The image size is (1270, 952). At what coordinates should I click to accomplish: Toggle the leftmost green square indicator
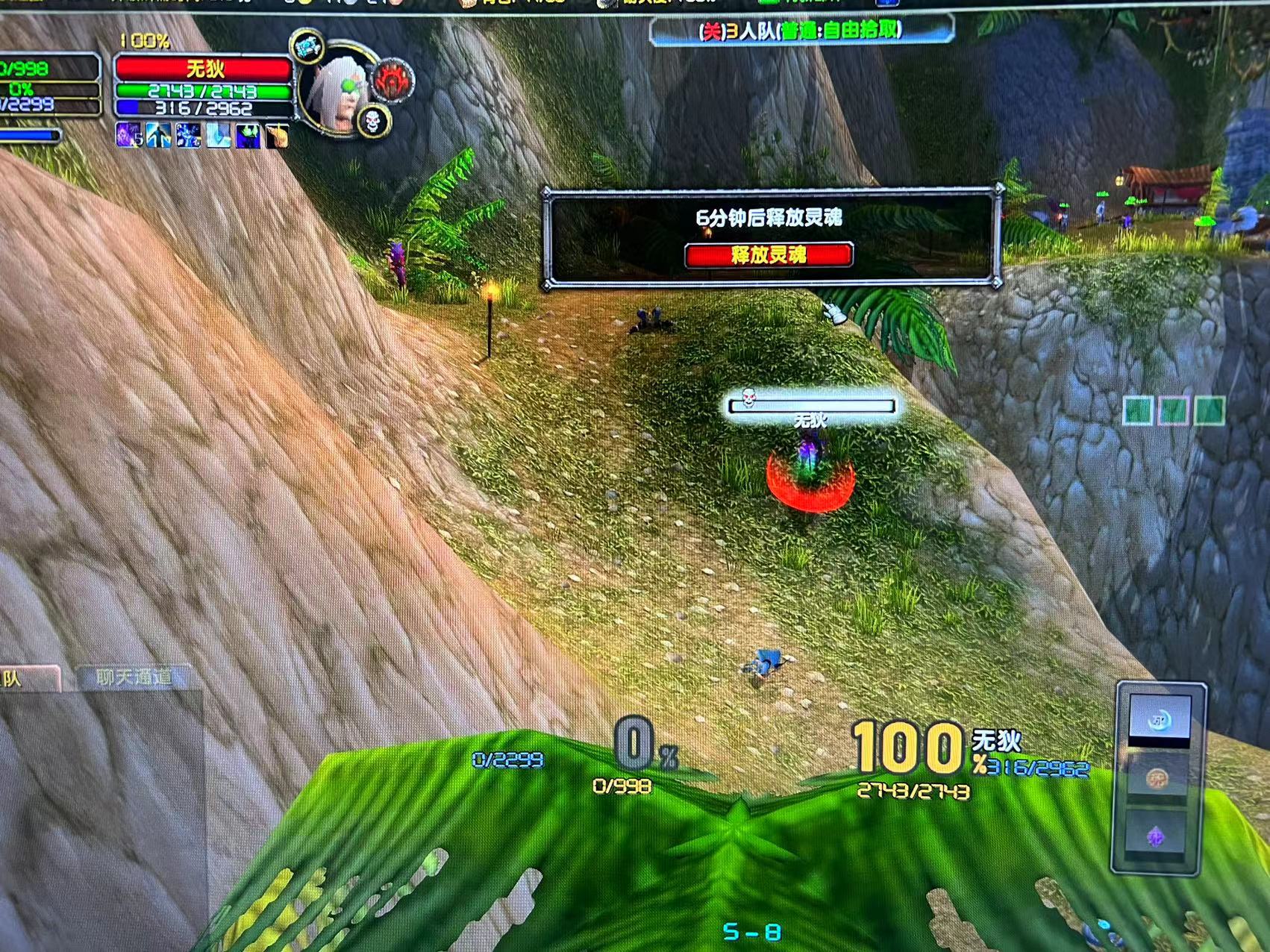point(1137,409)
